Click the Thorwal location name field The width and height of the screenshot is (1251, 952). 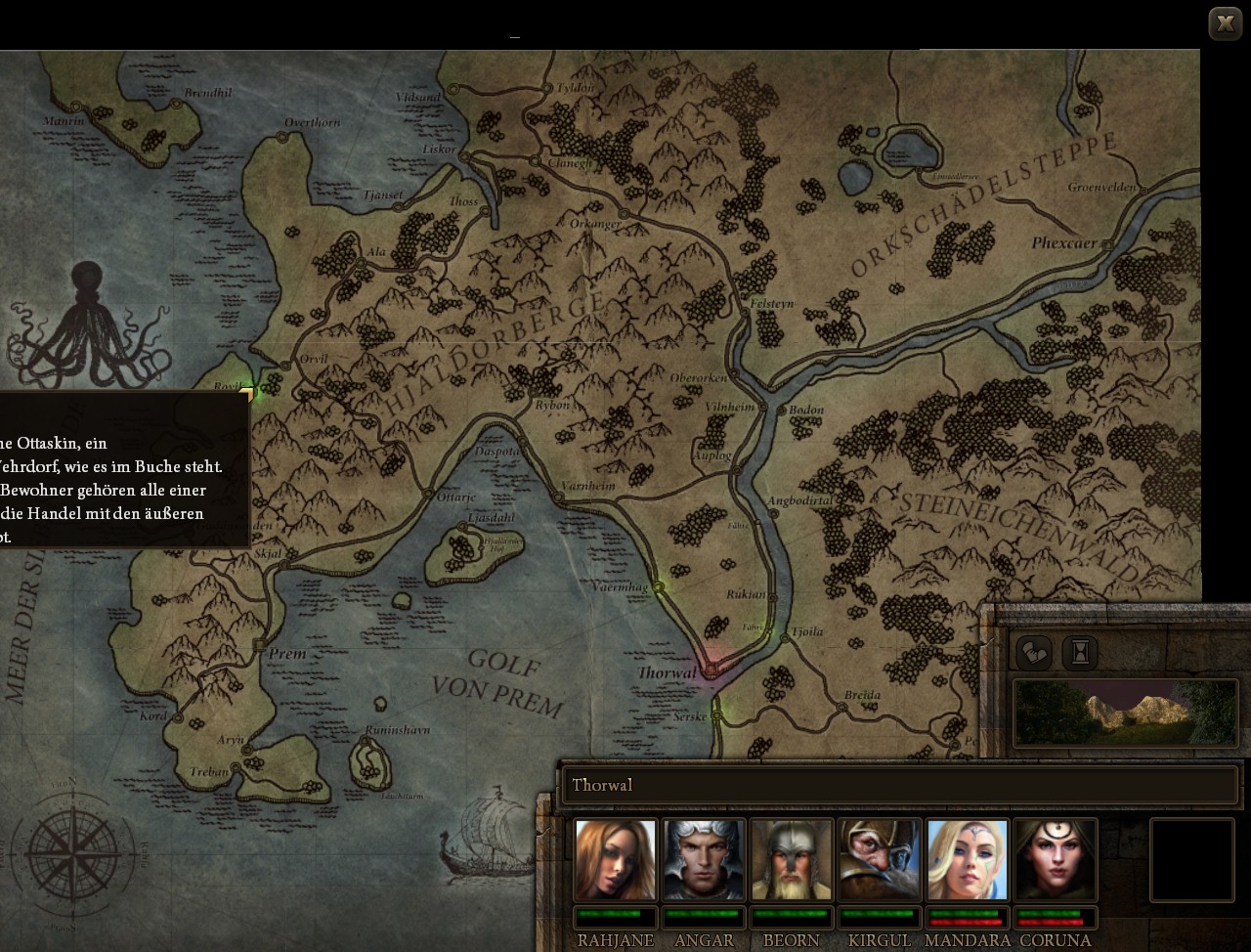pos(900,785)
